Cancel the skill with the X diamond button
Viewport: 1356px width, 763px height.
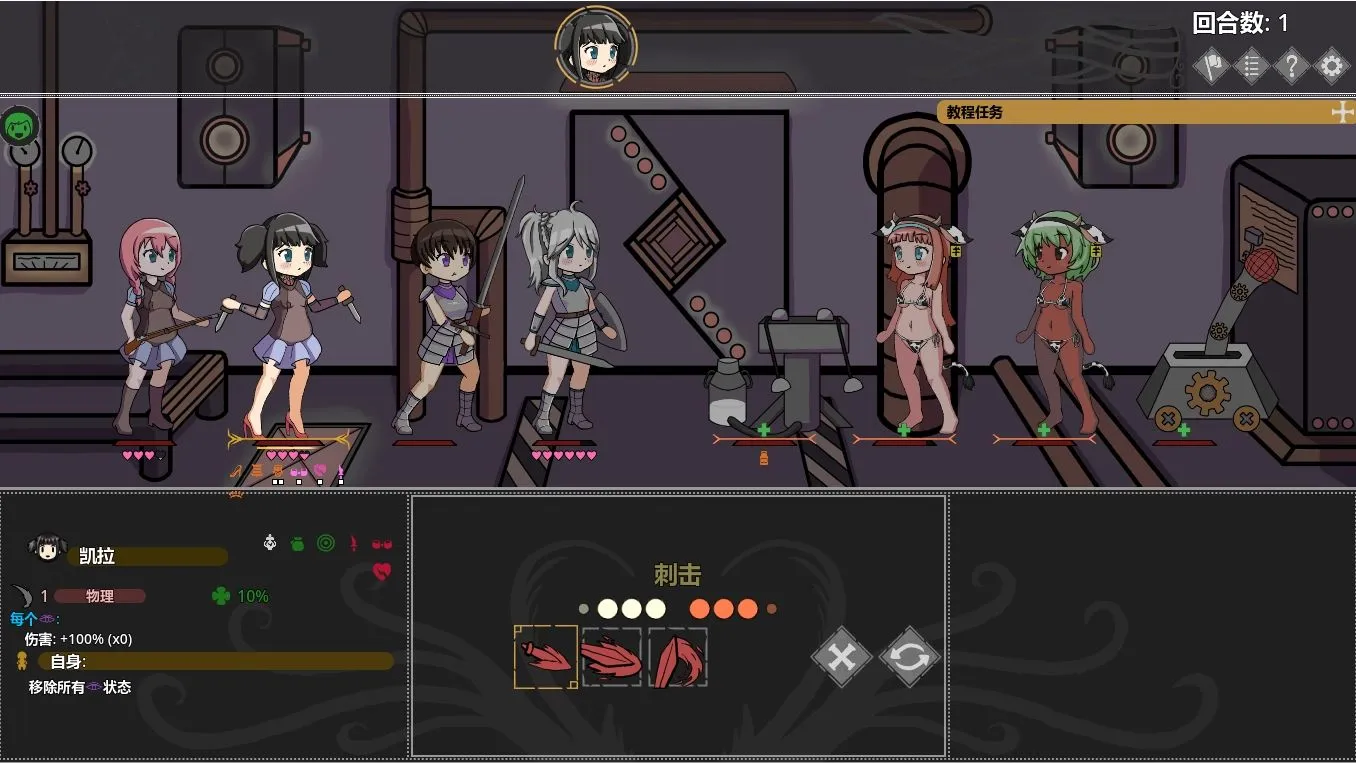coord(841,657)
